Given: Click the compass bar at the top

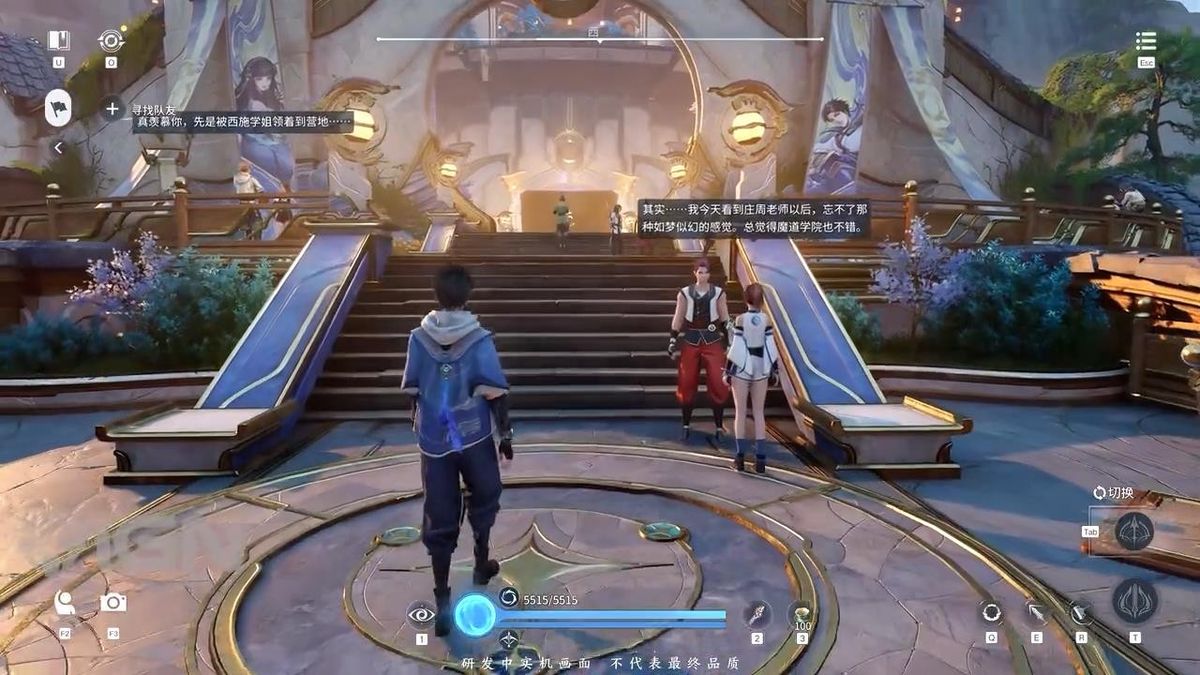Looking at the screenshot, I should pyautogui.click(x=600, y=38).
